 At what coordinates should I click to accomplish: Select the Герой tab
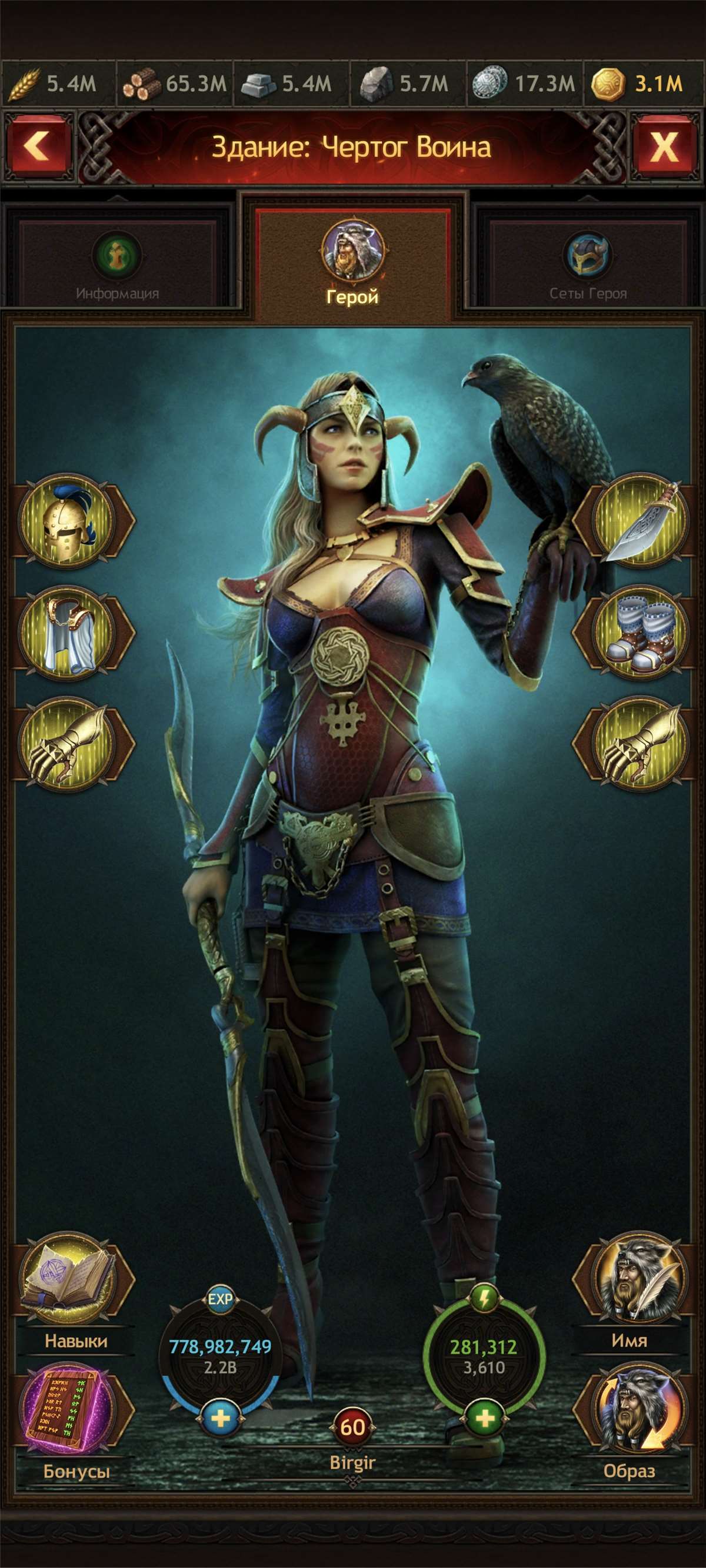352,262
